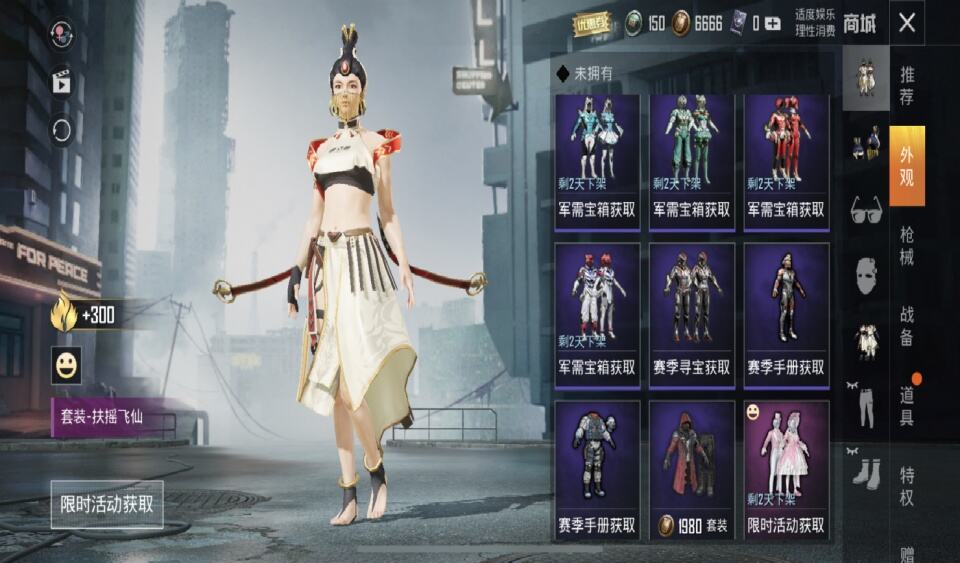Open the 枪械 firearms tab
The height and width of the screenshot is (563, 960).
pos(906,246)
